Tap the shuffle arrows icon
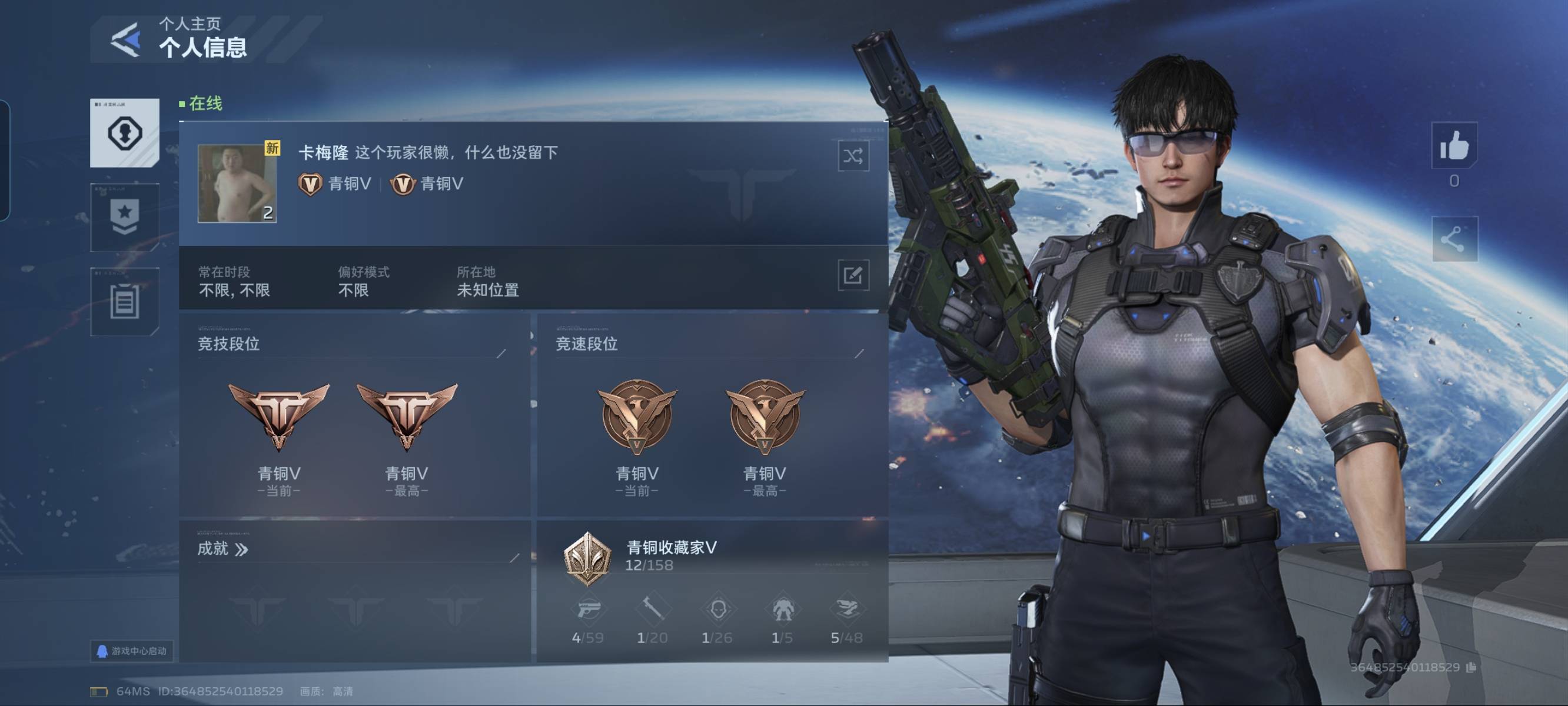Viewport: 1568px width, 706px height. [x=853, y=156]
